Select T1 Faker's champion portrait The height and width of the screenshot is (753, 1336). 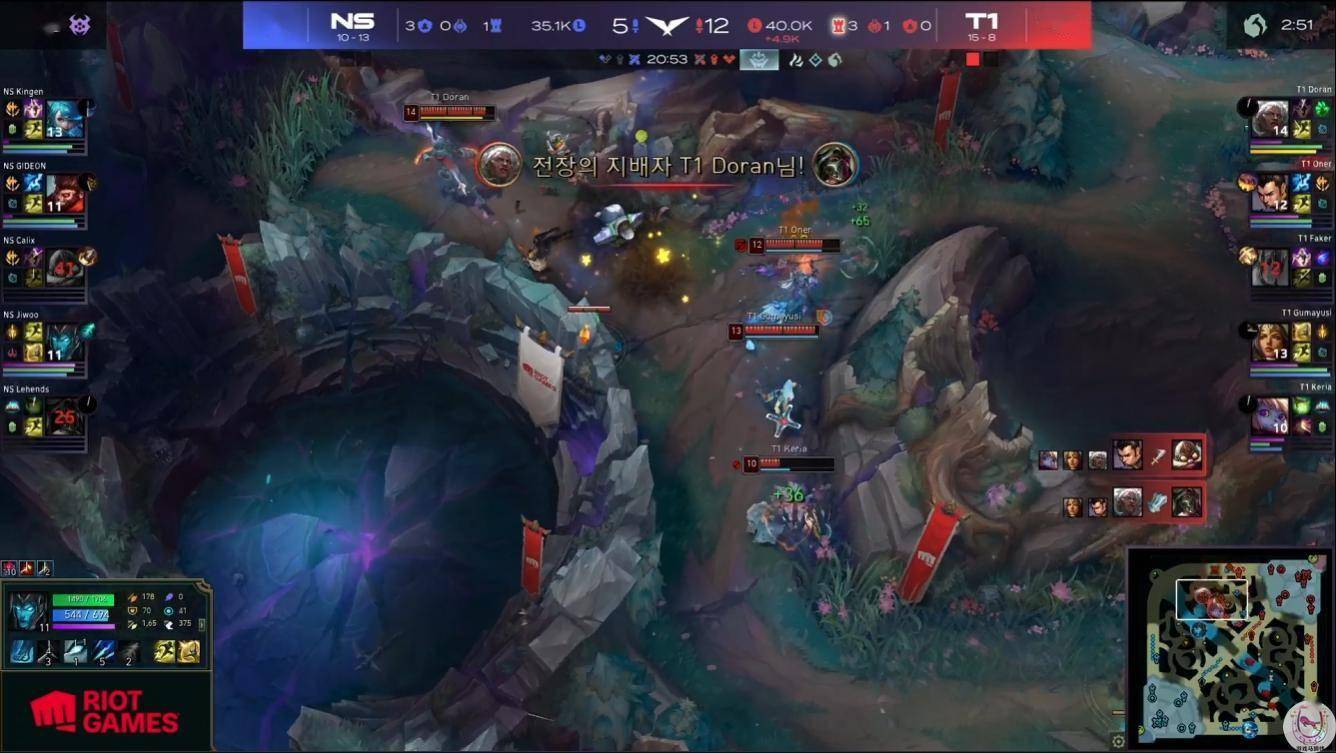pyautogui.click(x=1270, y=268)
